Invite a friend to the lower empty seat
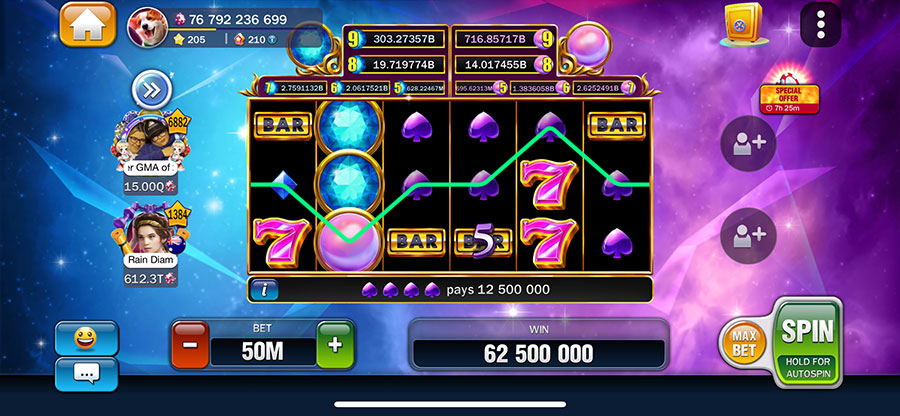The image size is (900, 416). pos(748,235)
